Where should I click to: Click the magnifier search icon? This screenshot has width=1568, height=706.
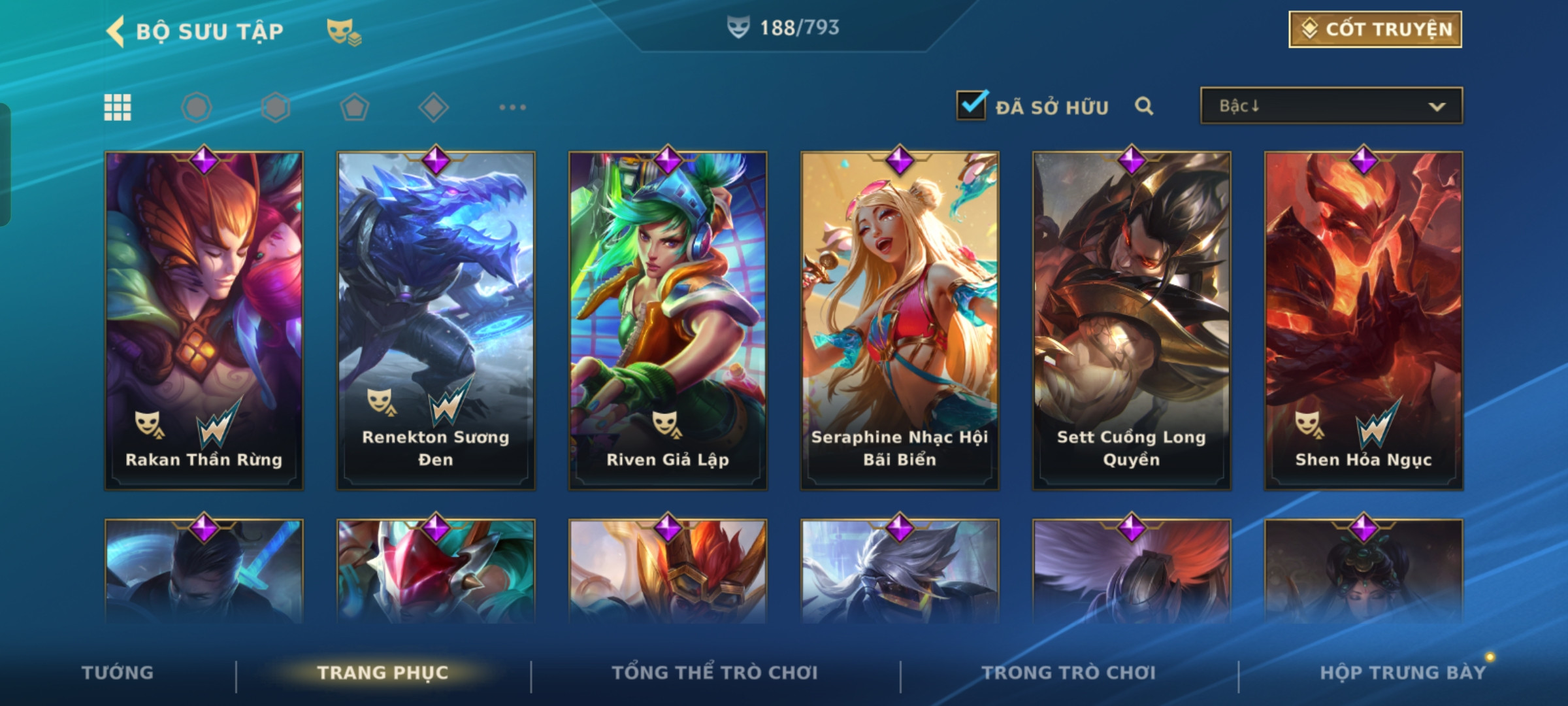click(1143, 106)
